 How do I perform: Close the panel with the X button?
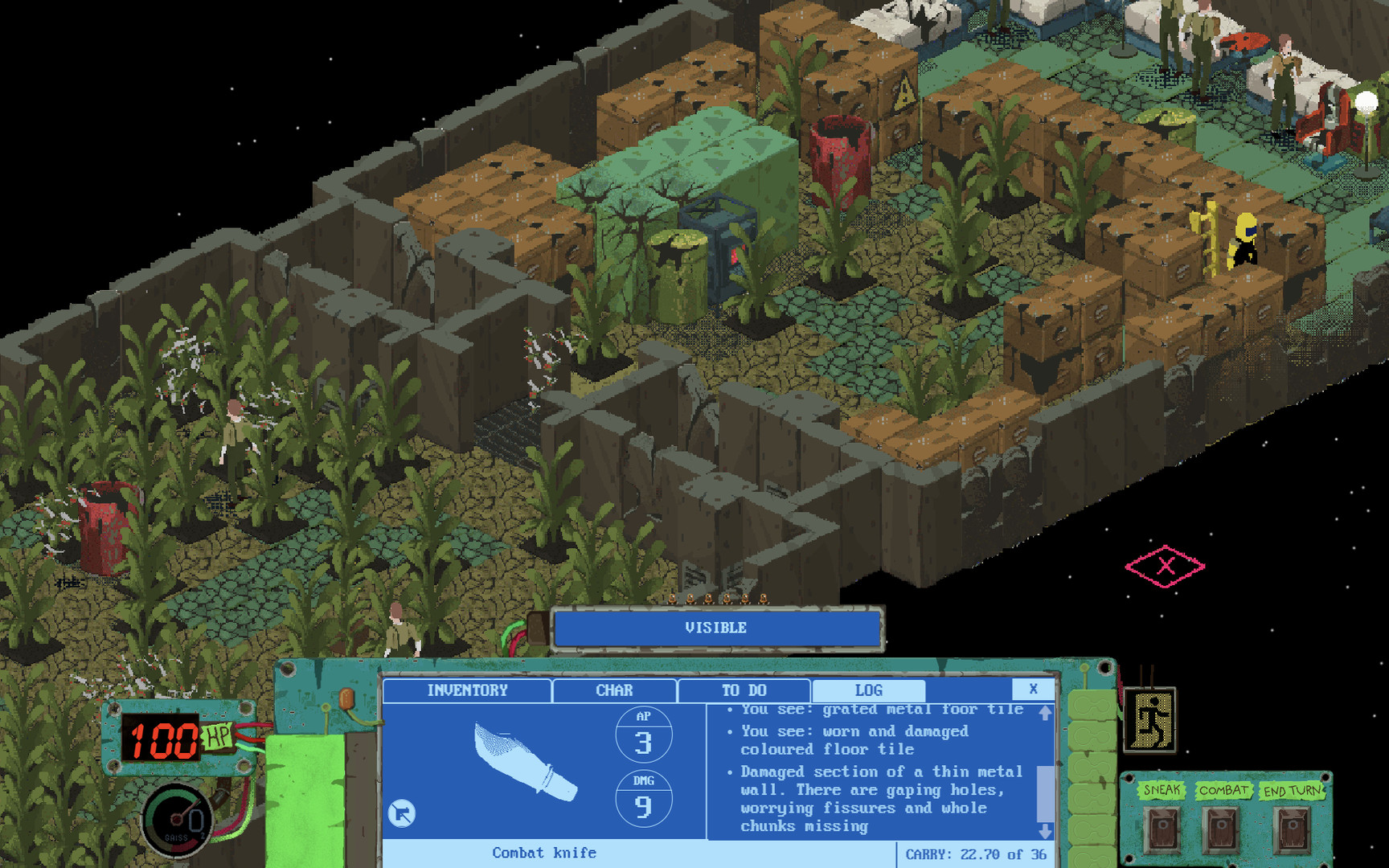point(1032,689)
